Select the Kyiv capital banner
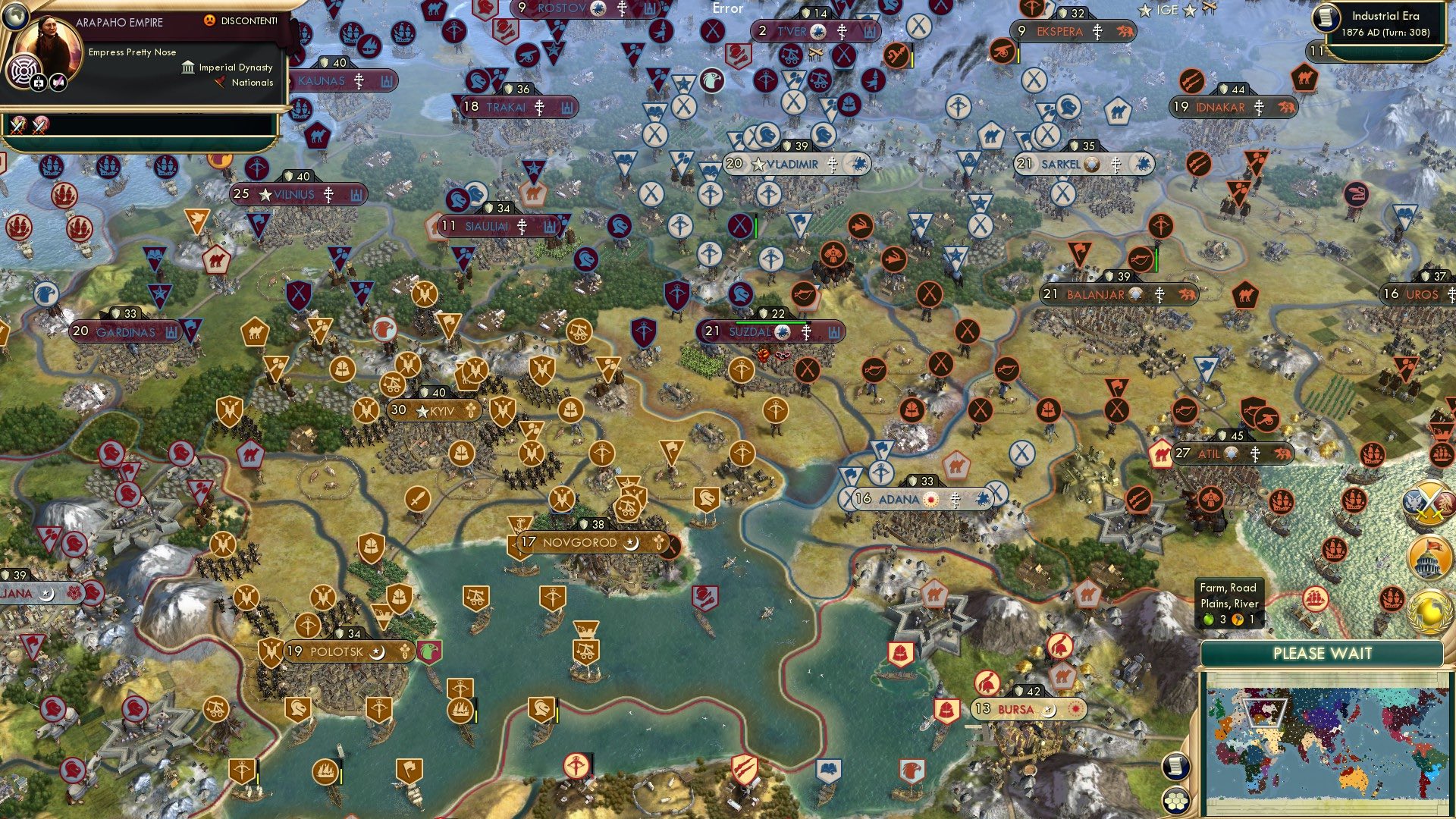 pos(434,409)
